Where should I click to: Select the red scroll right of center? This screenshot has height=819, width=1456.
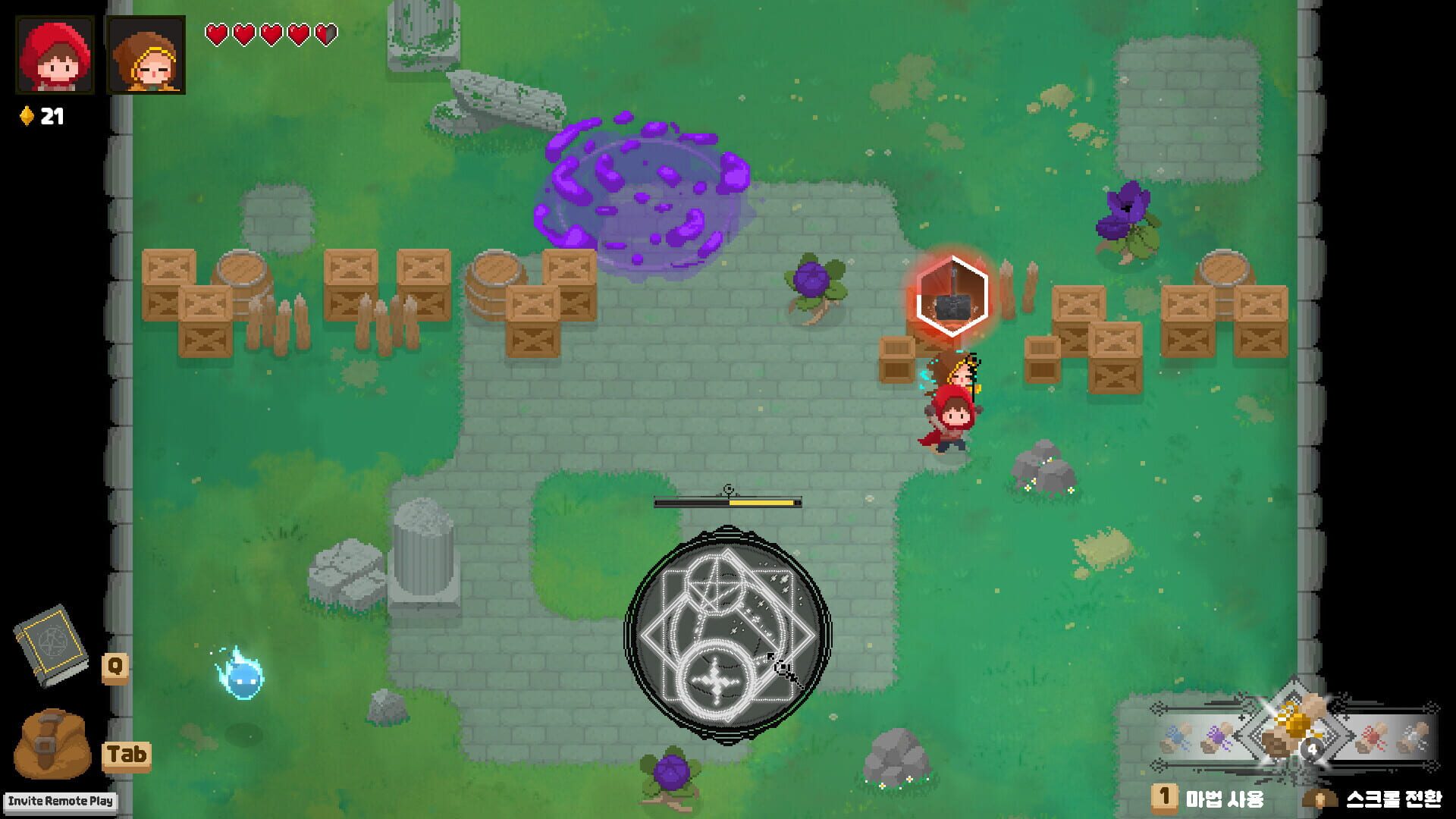[1370, 737]
